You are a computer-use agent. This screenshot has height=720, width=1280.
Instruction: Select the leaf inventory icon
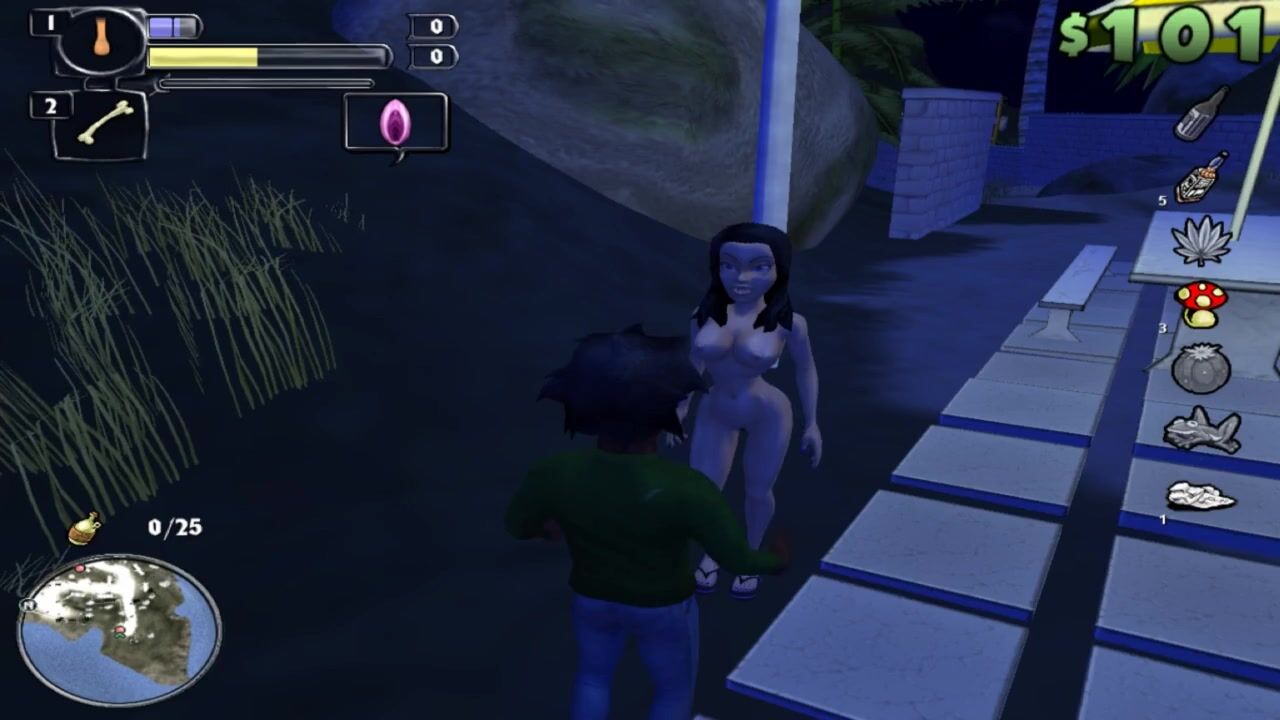point(1200,241)
